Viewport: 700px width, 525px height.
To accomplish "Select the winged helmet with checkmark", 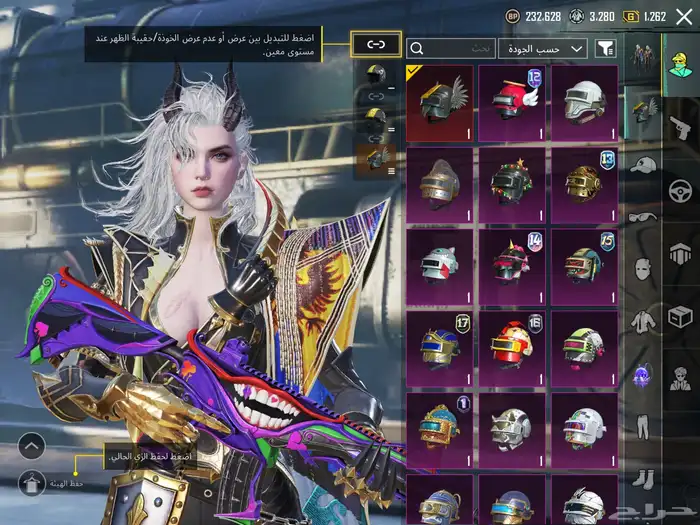I will 440,102.
